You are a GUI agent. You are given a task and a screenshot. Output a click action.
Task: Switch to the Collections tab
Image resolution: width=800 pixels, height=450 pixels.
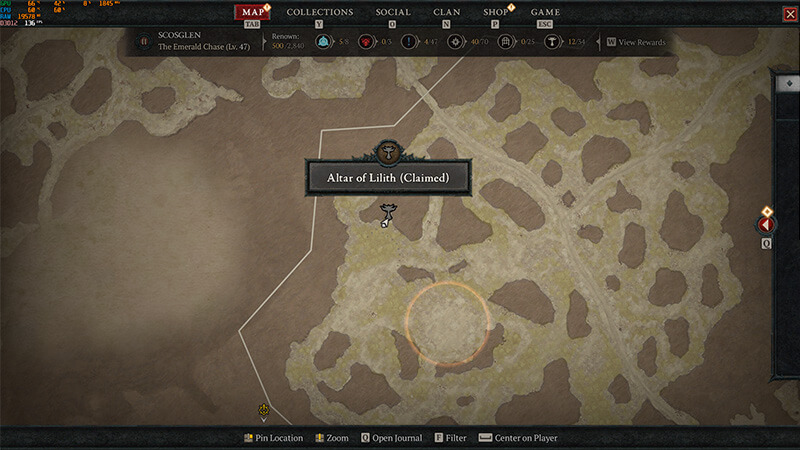tap(320, 12)
